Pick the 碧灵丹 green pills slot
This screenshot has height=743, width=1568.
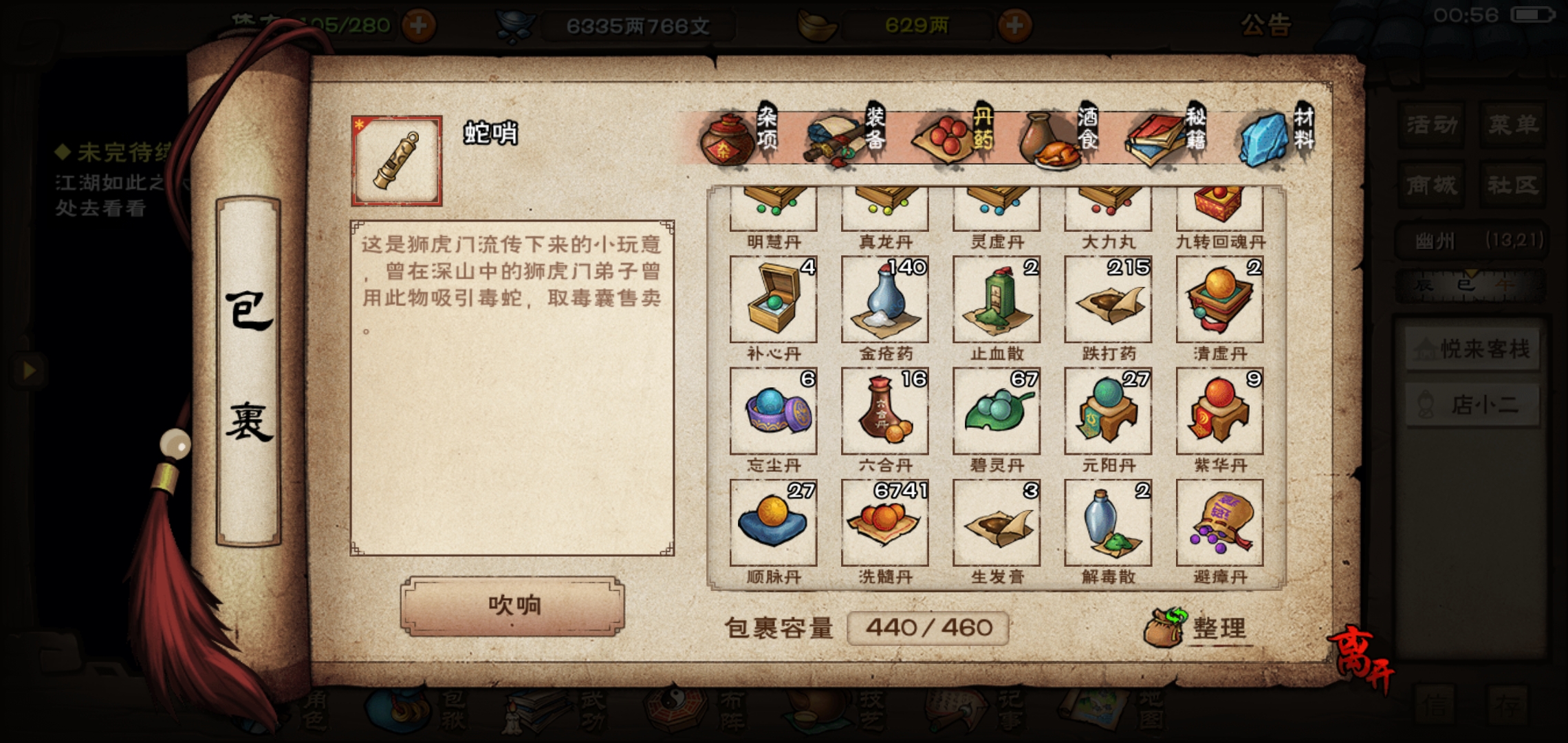(x=996, y=411)
